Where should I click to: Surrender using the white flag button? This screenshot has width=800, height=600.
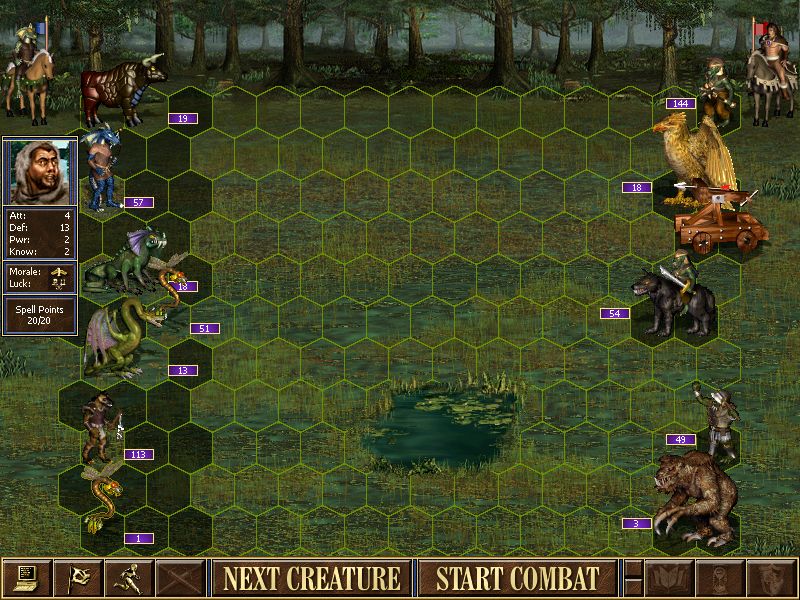78,578
